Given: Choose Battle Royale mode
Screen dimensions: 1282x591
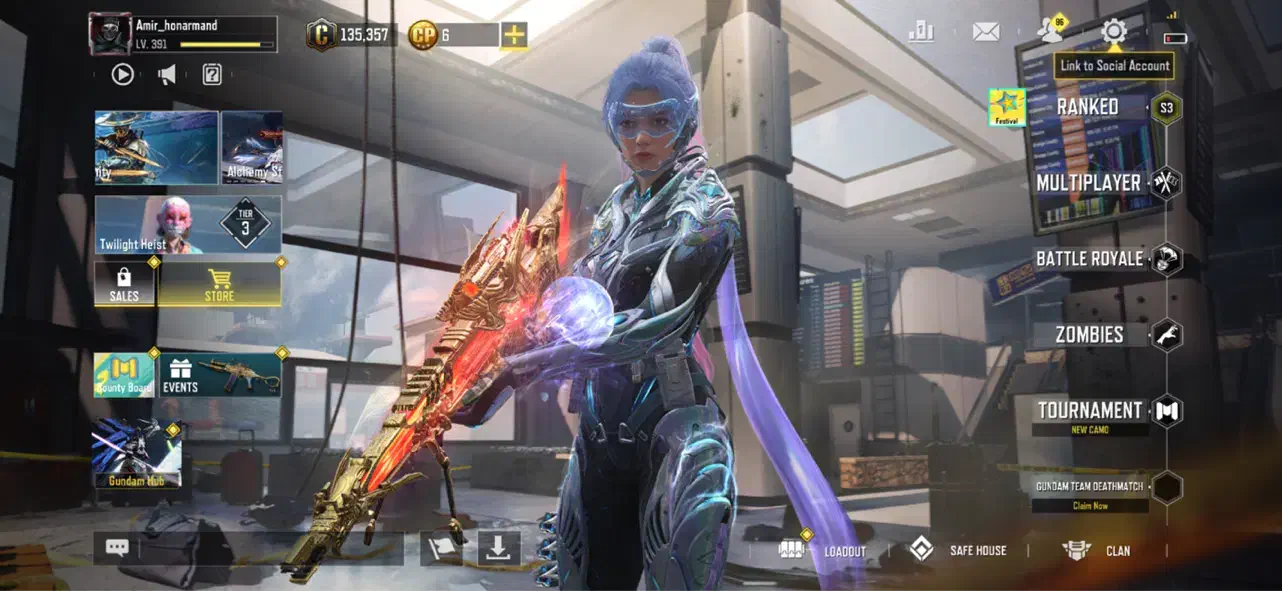Looking at the screenshot, I should tap(1089, 259).
